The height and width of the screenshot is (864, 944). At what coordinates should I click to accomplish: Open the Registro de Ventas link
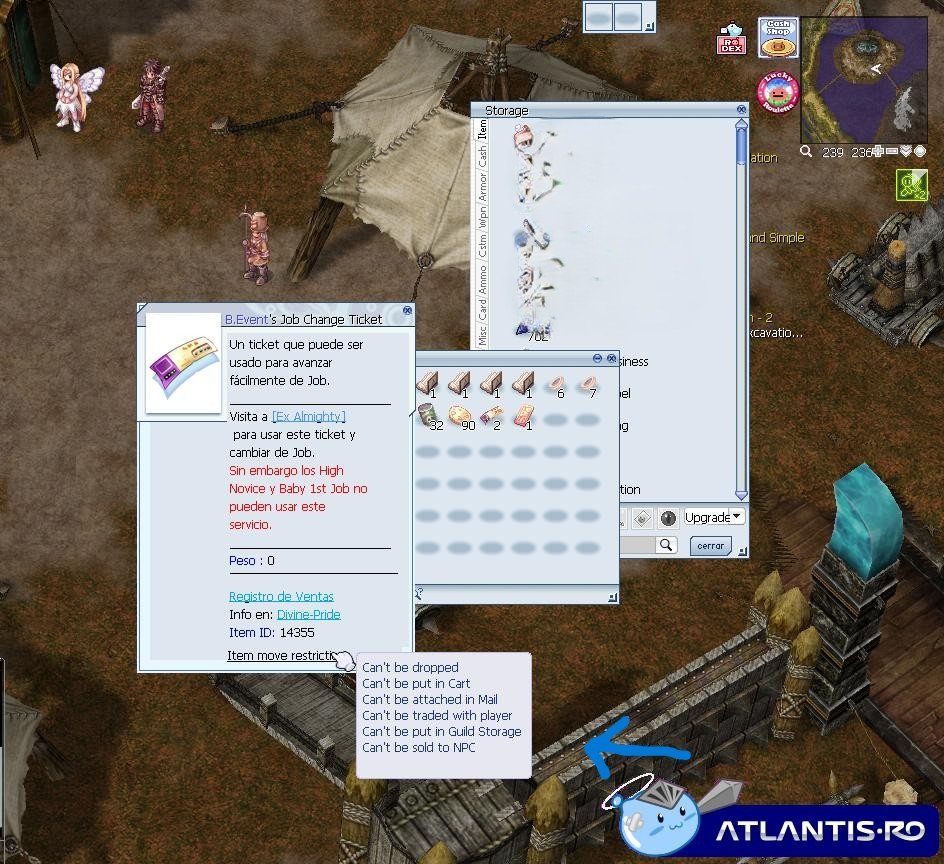tap(281, 597)
